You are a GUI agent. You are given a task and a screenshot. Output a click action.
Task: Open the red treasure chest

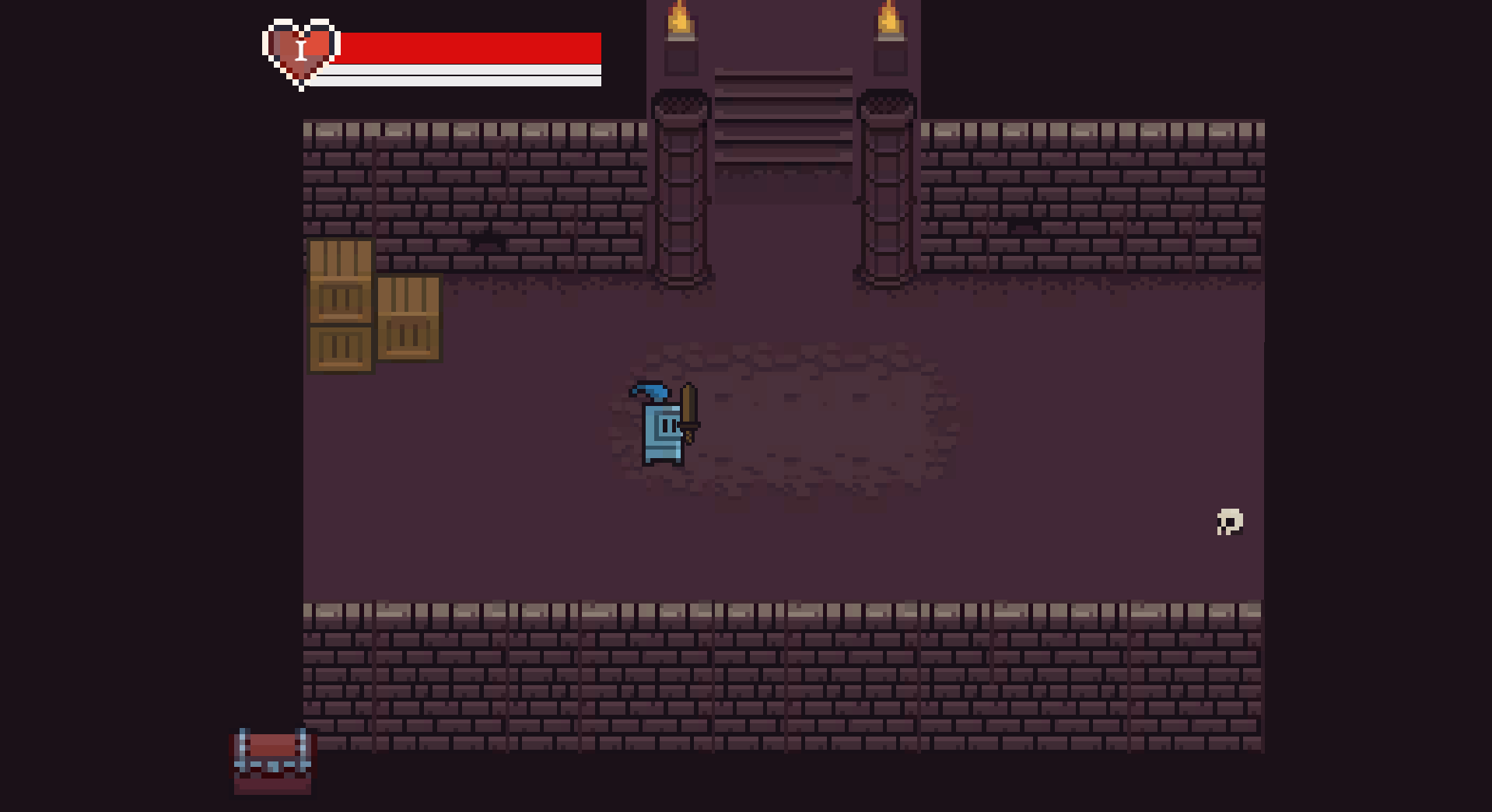click(x=271, y=762)
